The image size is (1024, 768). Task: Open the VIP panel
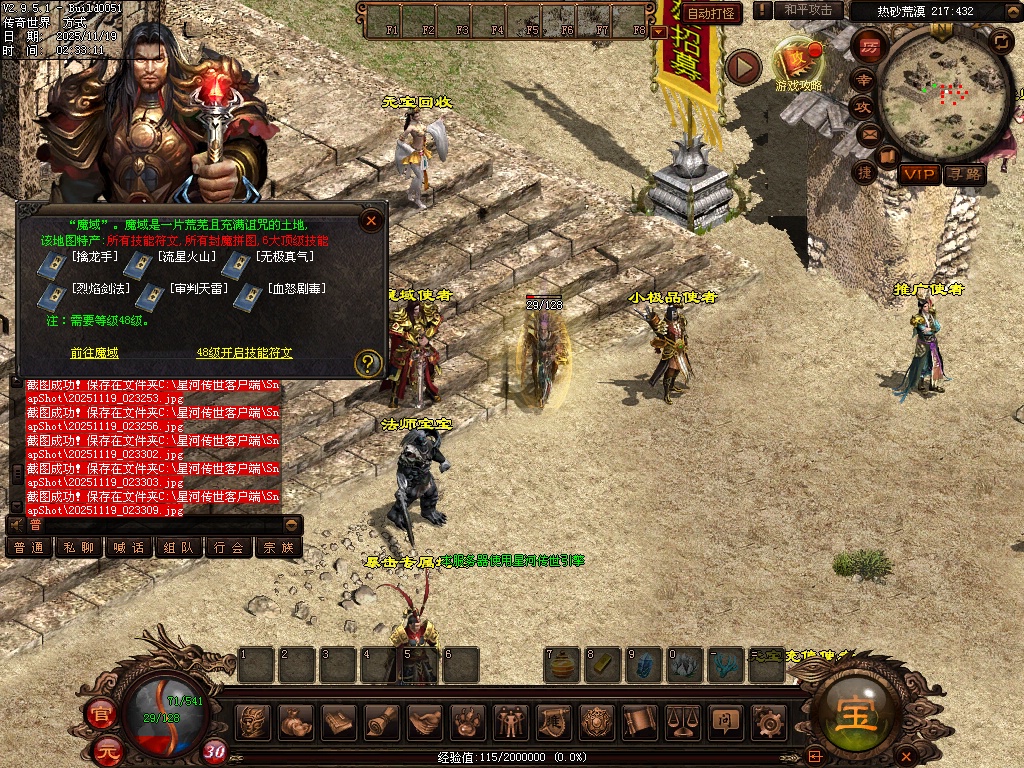pyautogui.click(x=919, y=174)
